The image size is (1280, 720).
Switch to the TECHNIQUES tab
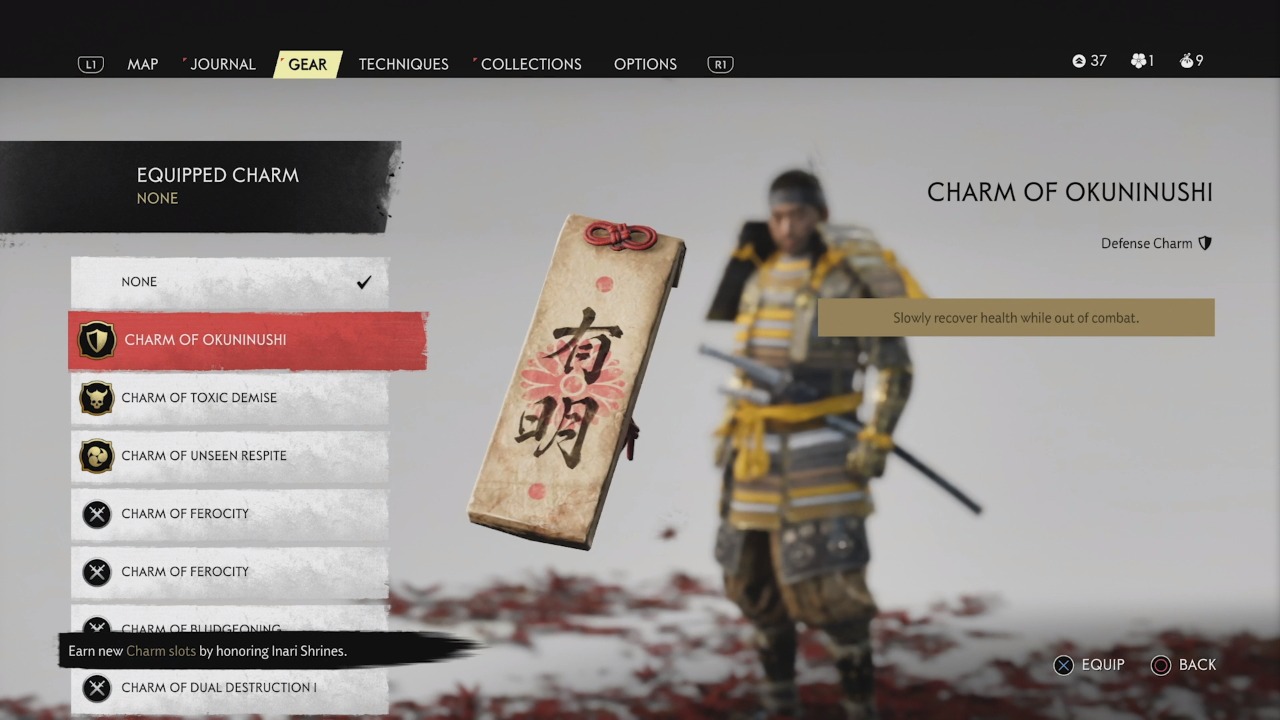(403, 64)
